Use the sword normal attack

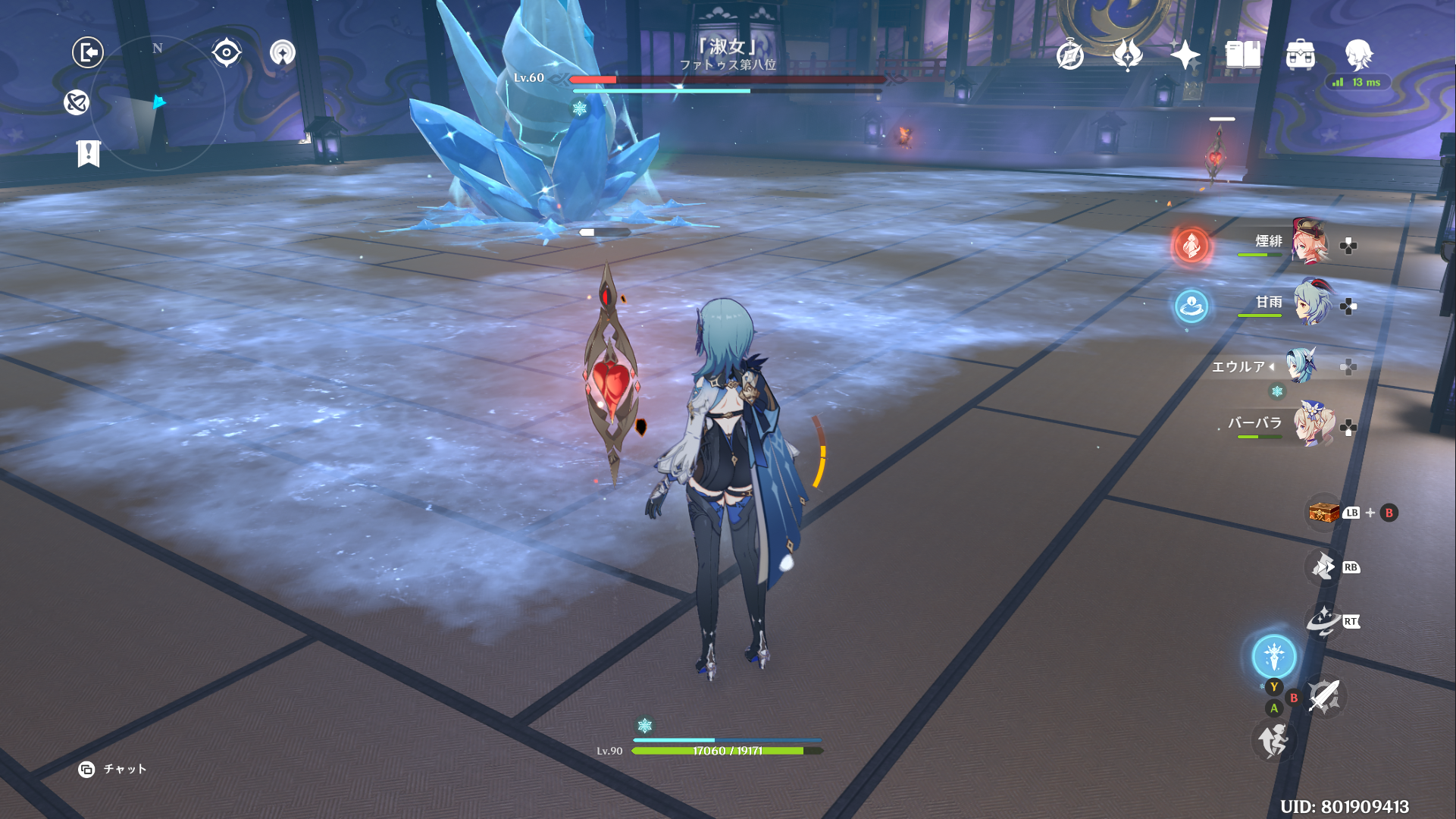[x=1324, y=696]
